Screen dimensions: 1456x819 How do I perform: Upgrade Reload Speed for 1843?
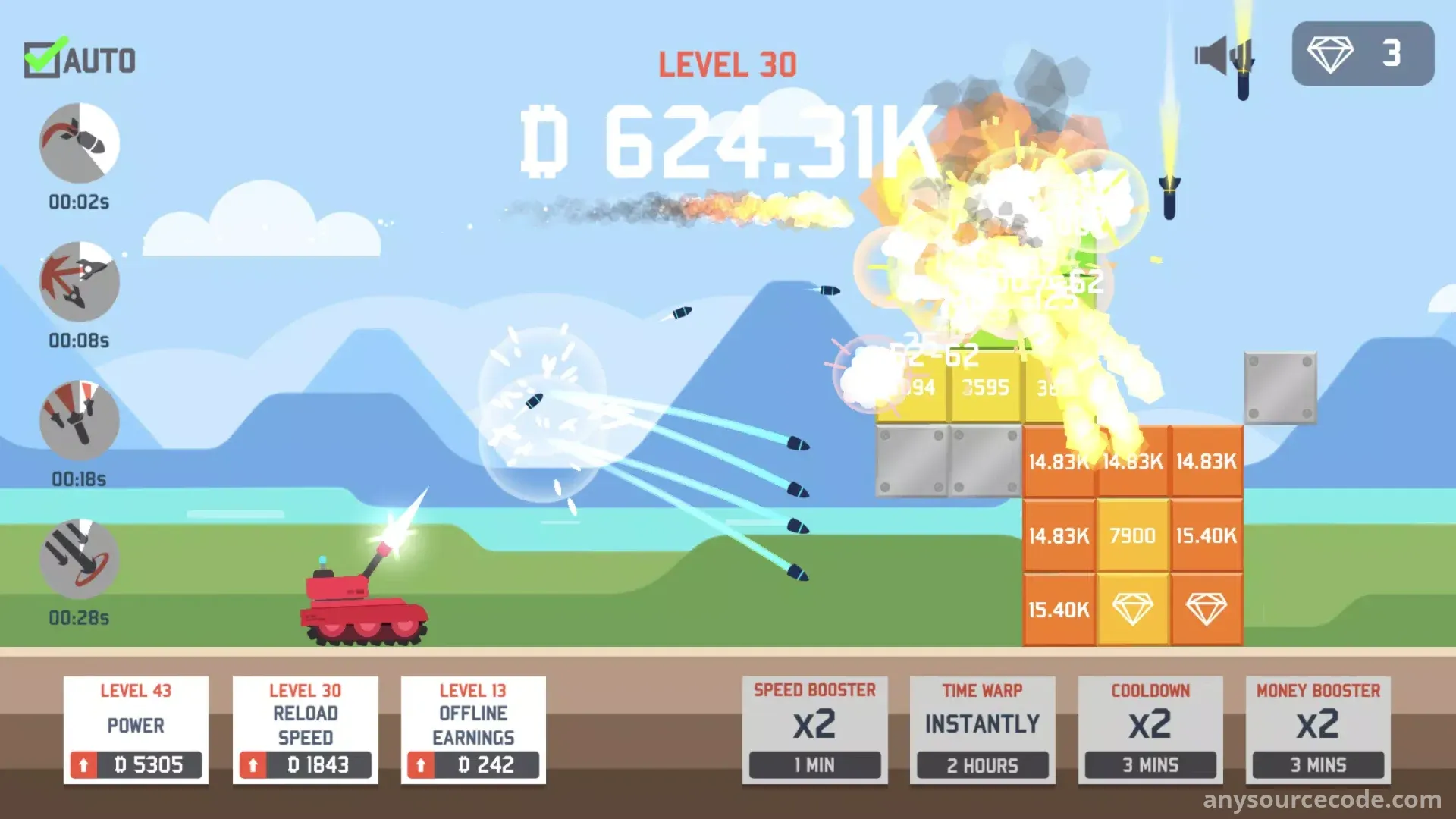305,764
